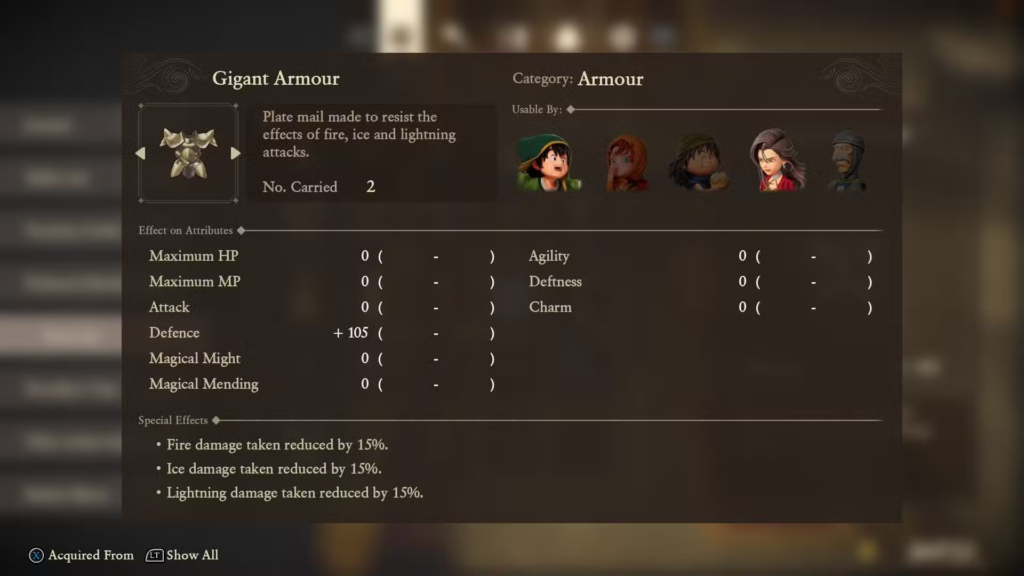The height and width of the screenshot is (576, 1024).
Task: Choose the hooded masked man portrait
Action: pyautogui.click(x=846, y=160)
